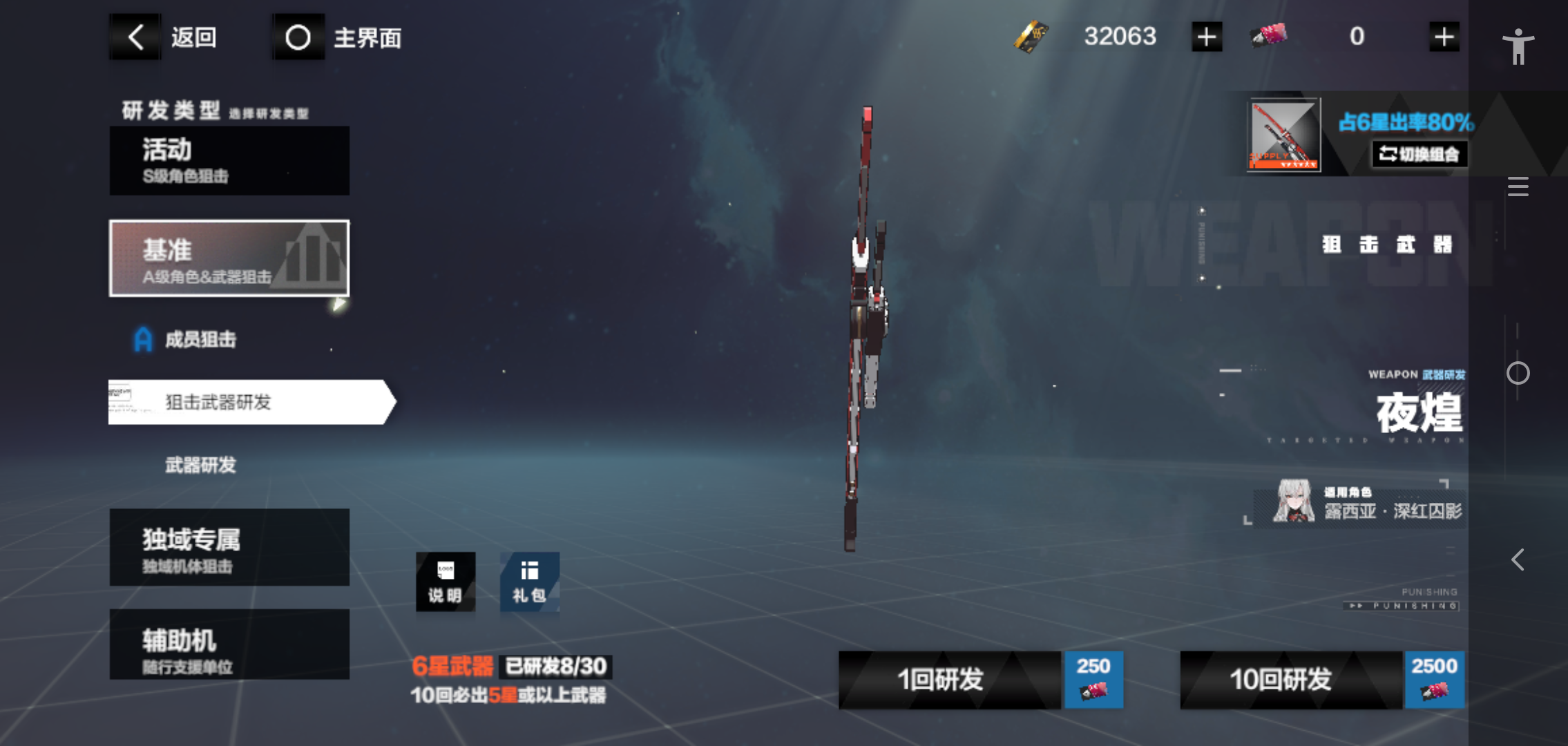Open the hamburger menu on the right edge
The image size is (1568, 746).
pos(1518,186)
